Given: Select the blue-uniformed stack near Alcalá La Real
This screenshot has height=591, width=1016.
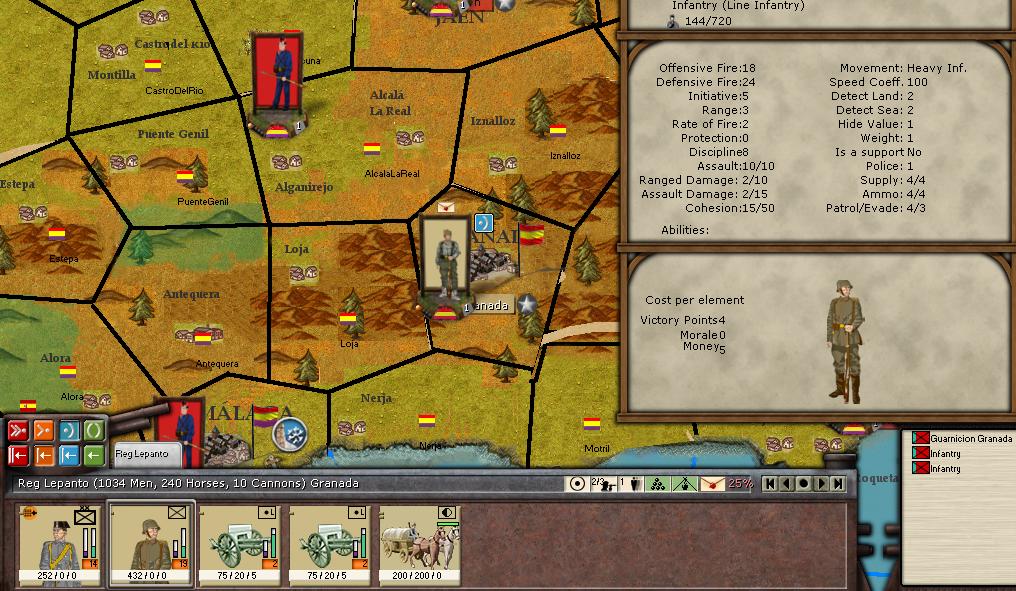Looking at the screenshot, I should tap(277, 75).
